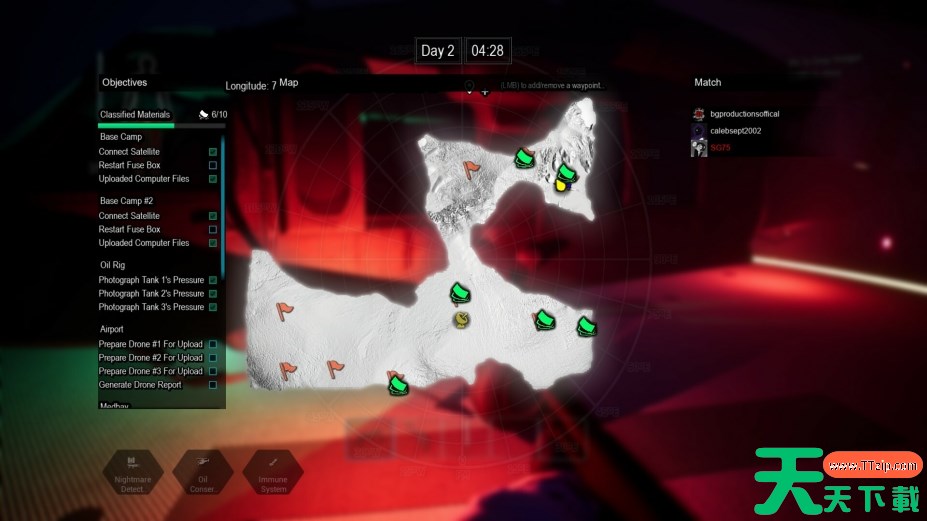
Task: Click the objectives list scrollbar
Action: (x=222, y=210)
